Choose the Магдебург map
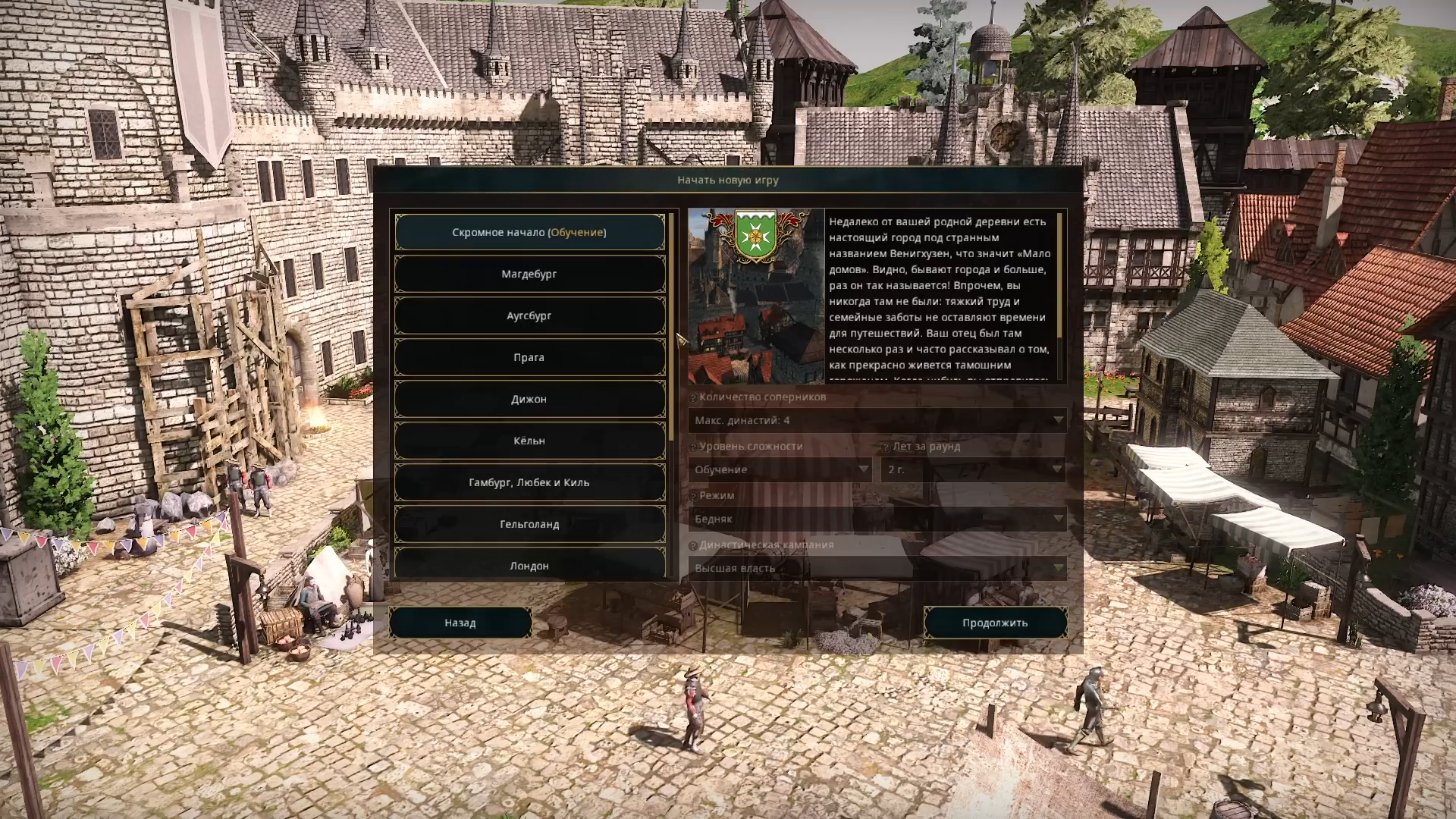 click(529, 274)
